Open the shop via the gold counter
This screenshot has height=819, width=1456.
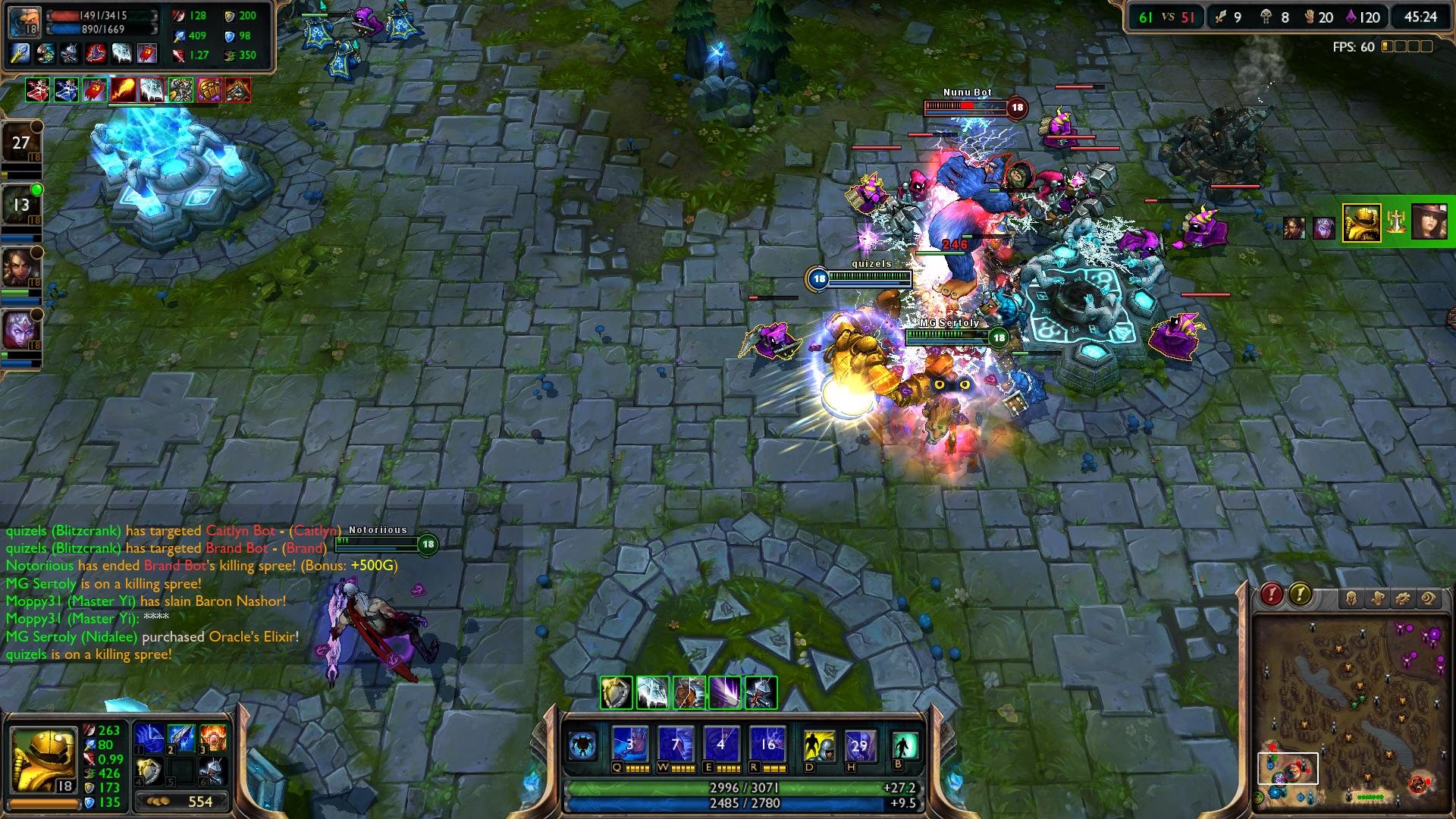pos(182,802)
